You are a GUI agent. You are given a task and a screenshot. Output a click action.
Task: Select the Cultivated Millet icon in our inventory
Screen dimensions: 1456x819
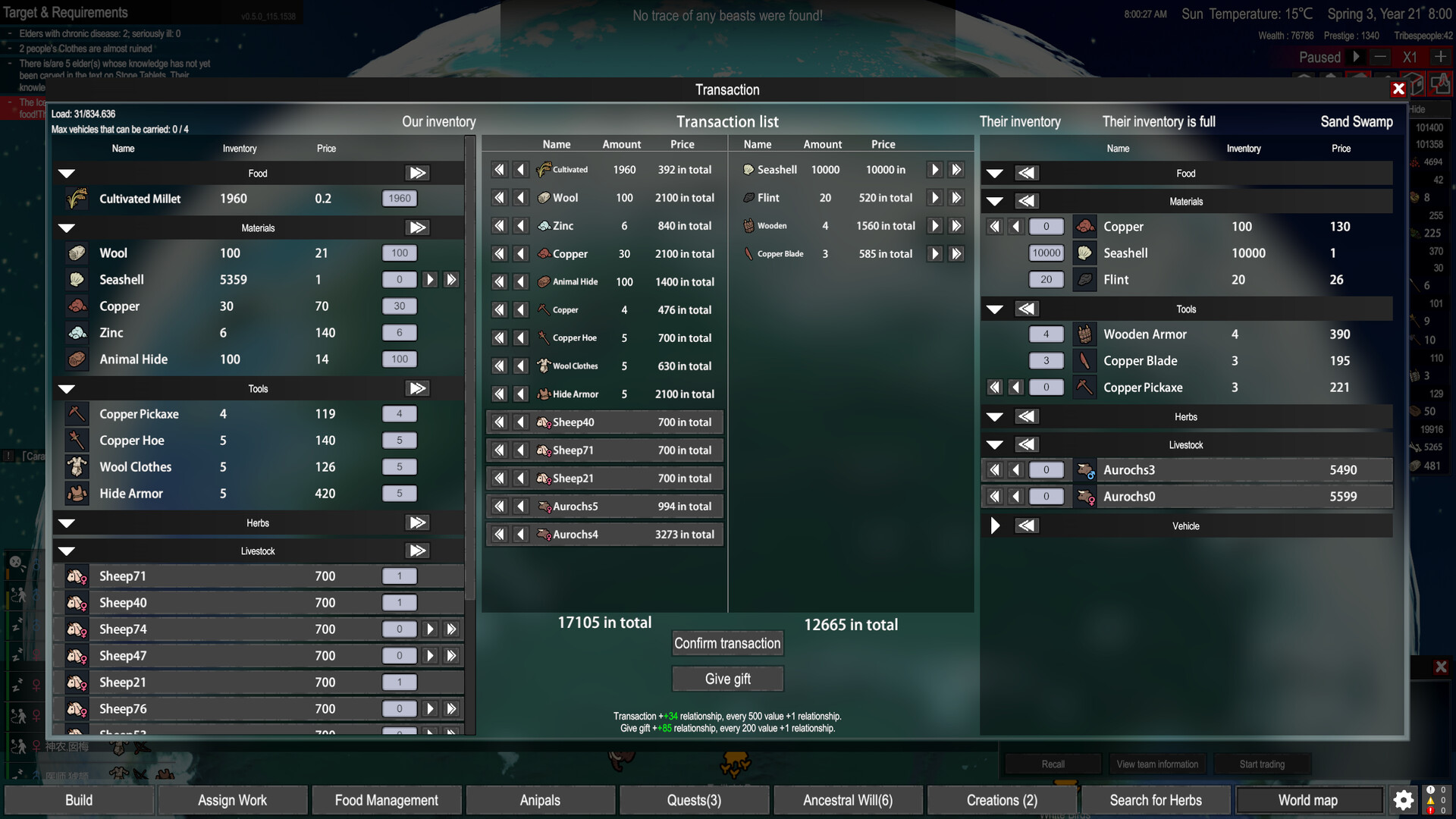point(77,199)
